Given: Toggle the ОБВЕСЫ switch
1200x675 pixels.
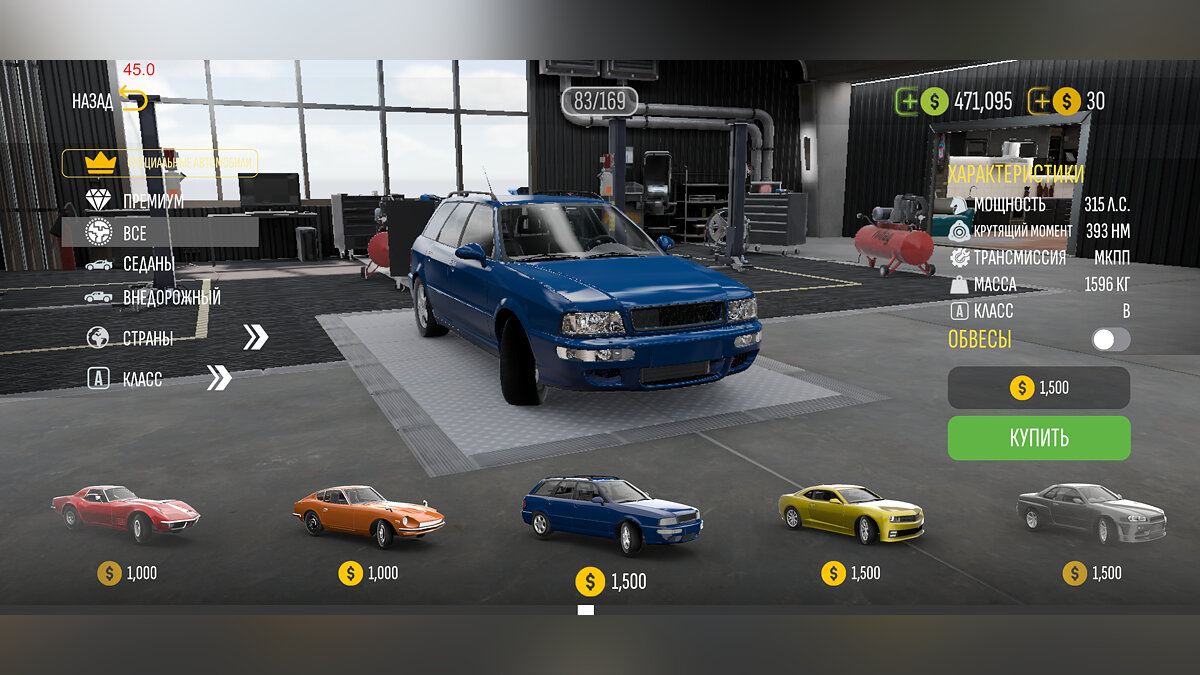Looking at the screenshot, I should point(1110,340).
